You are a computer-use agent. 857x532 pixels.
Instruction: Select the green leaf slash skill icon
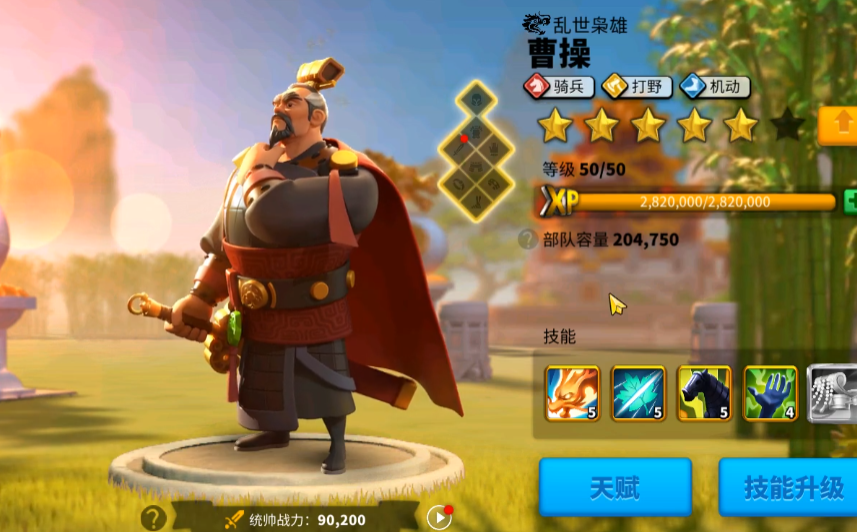(638, 393)
